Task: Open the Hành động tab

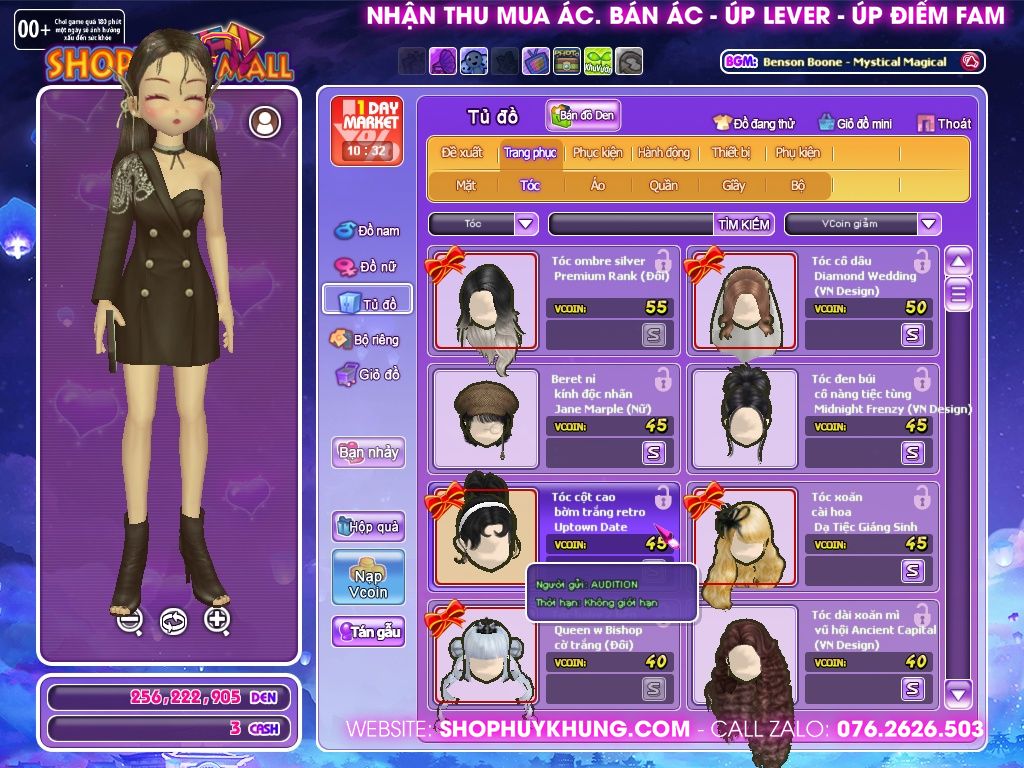Action: (663, 153)
